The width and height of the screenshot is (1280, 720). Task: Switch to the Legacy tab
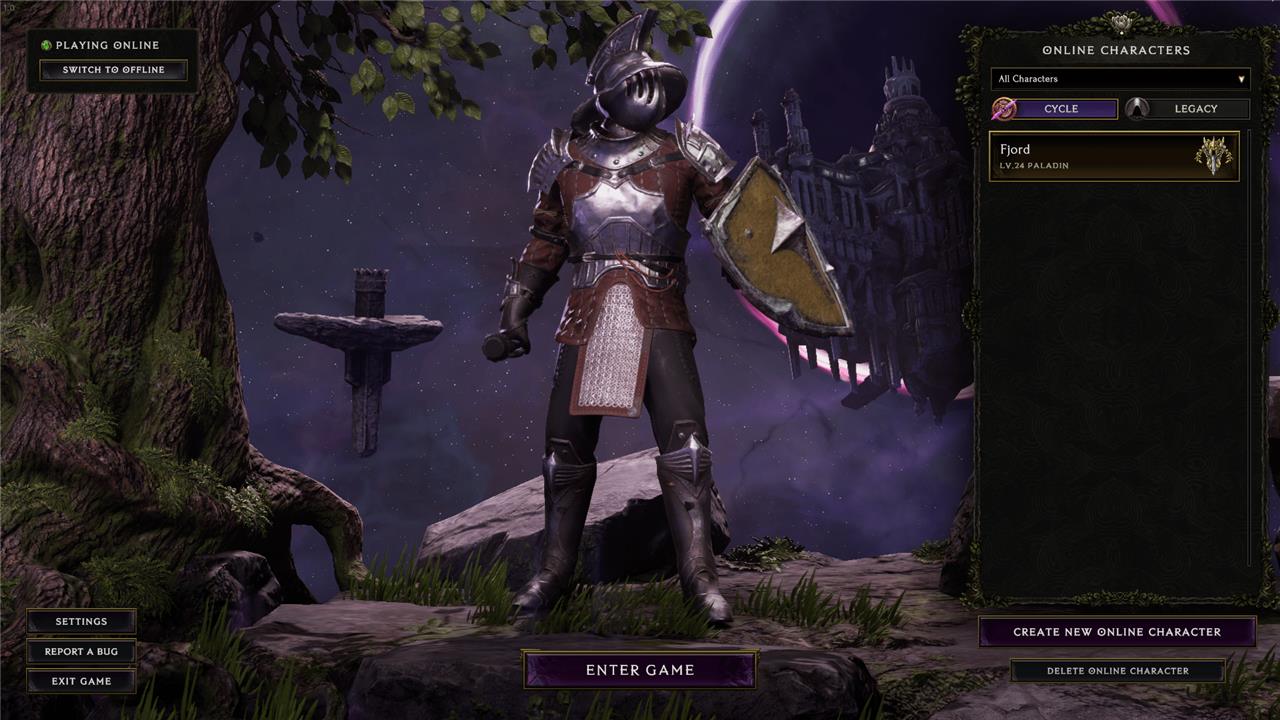[1188, 109]
